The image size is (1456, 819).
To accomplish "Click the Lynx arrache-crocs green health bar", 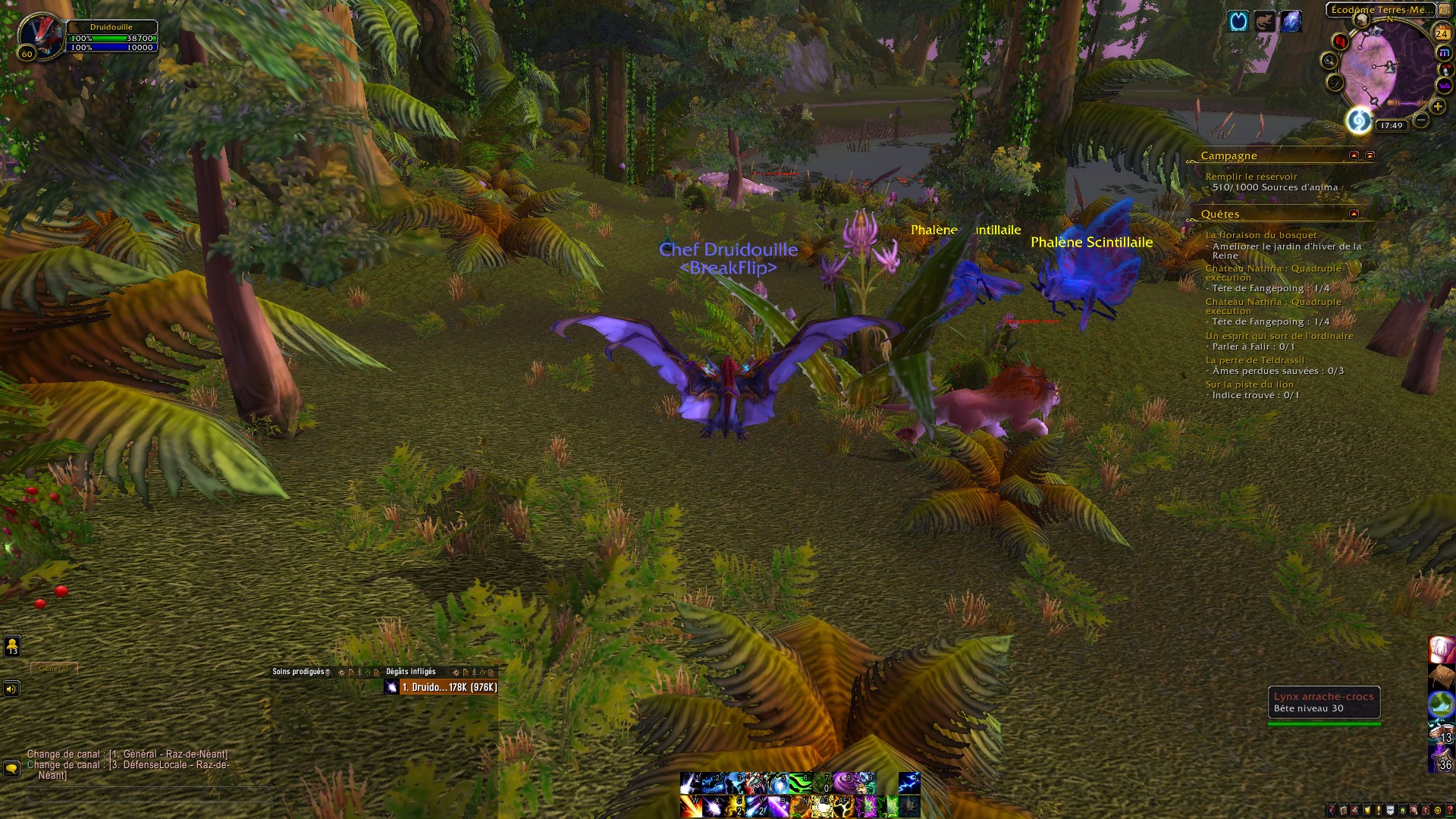I will (1323, 723).
